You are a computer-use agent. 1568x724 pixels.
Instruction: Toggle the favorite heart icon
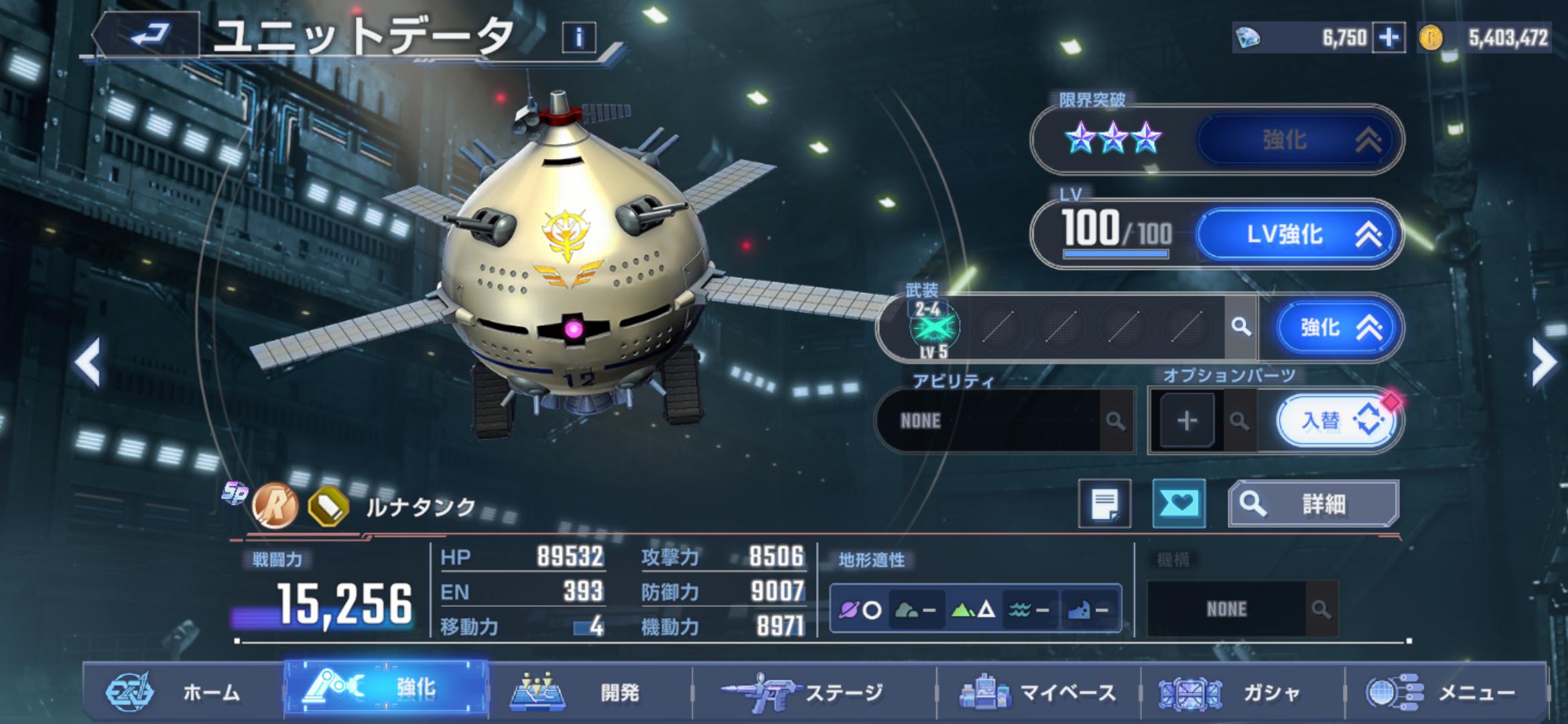(1179, 503)
